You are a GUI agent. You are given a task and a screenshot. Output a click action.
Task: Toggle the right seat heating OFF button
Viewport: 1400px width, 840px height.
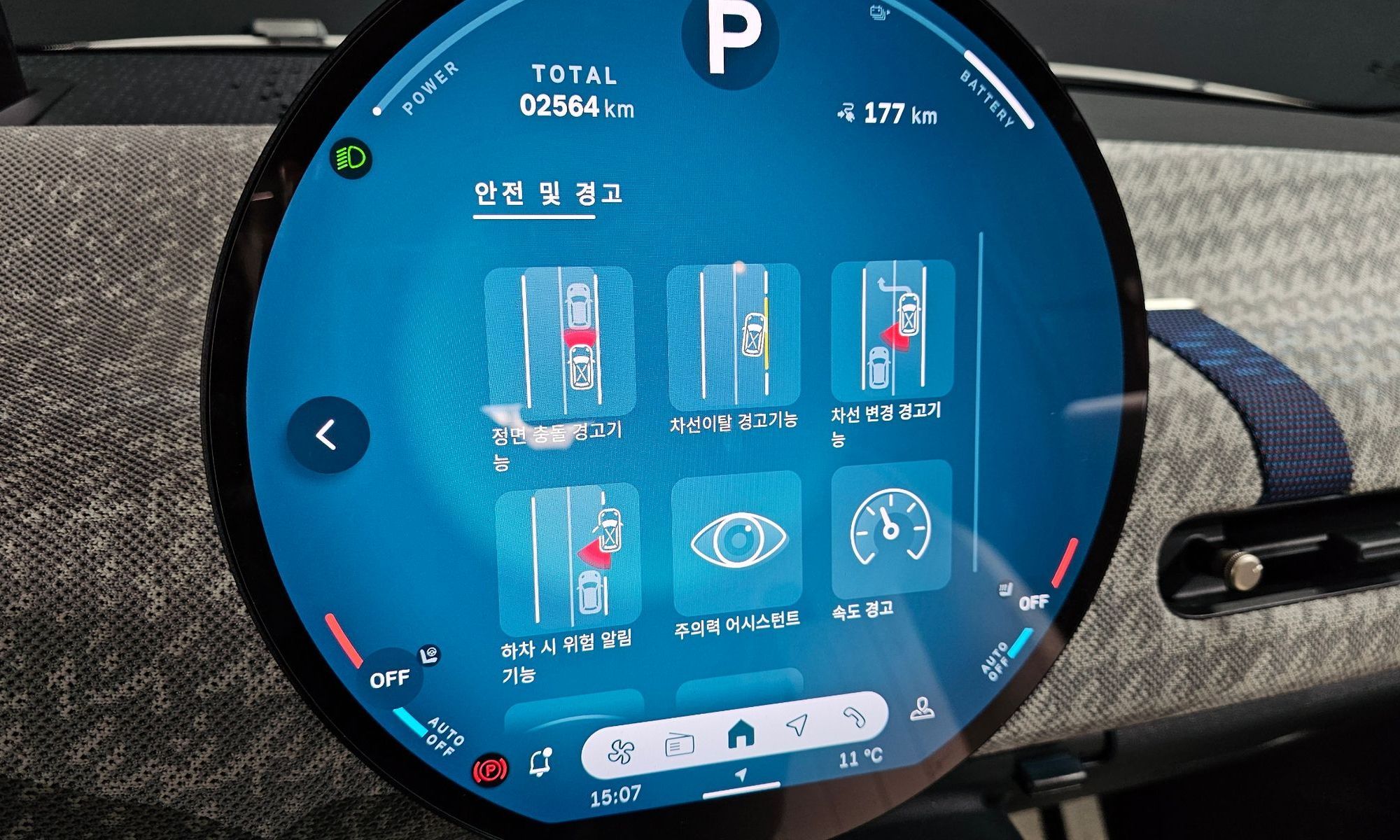pos(1032,603)
